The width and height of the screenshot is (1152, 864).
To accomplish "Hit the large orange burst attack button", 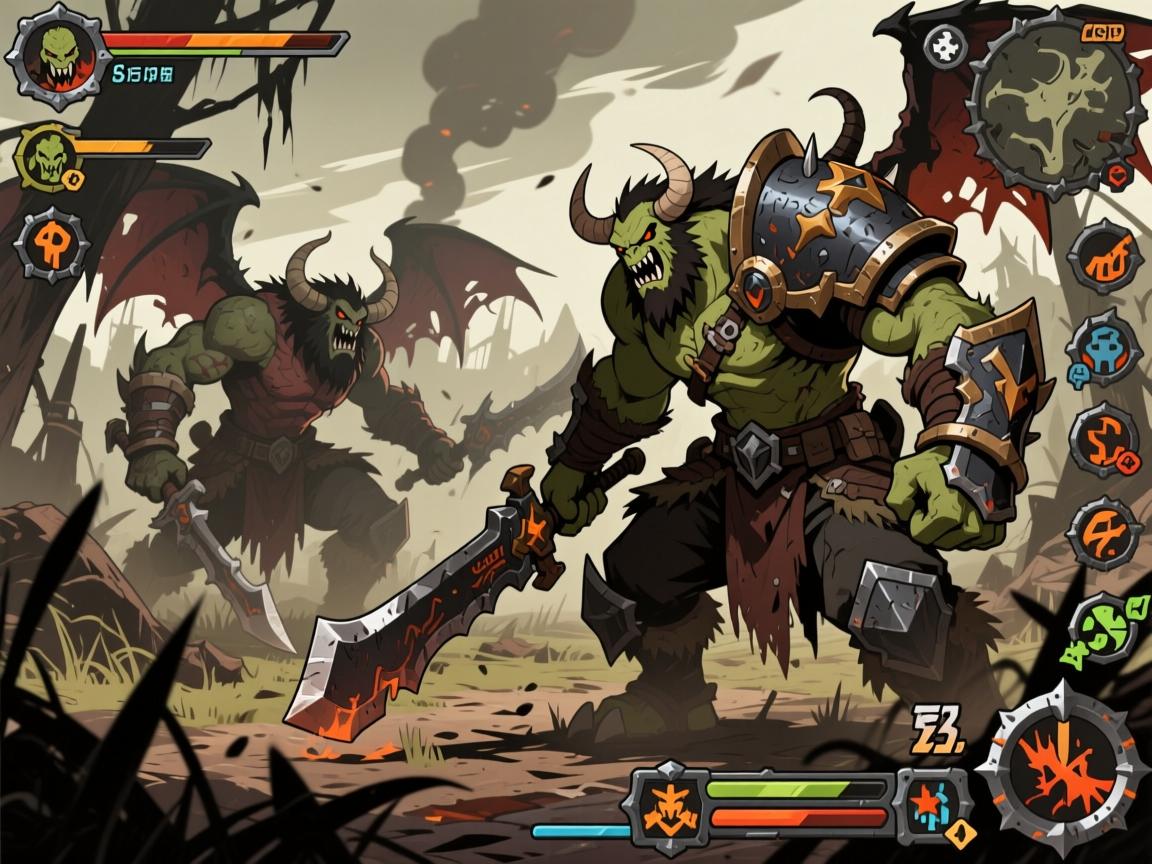I will 1055,769.
